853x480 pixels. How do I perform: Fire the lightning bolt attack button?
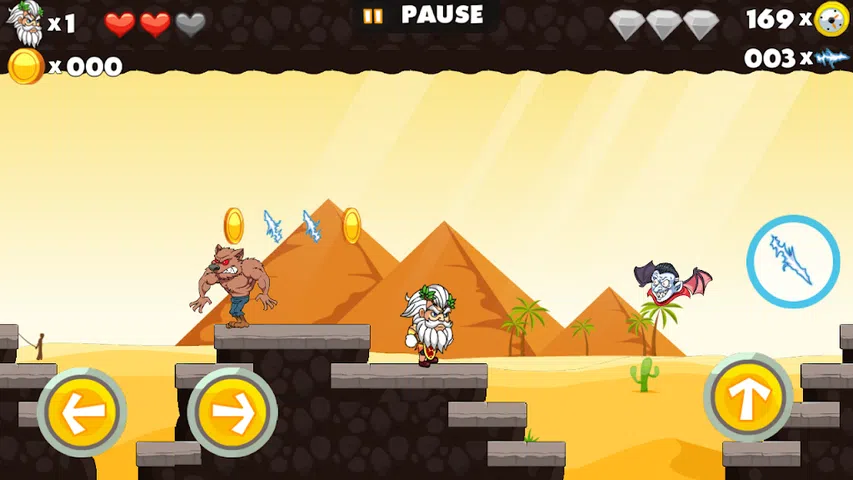click(792, 261)
